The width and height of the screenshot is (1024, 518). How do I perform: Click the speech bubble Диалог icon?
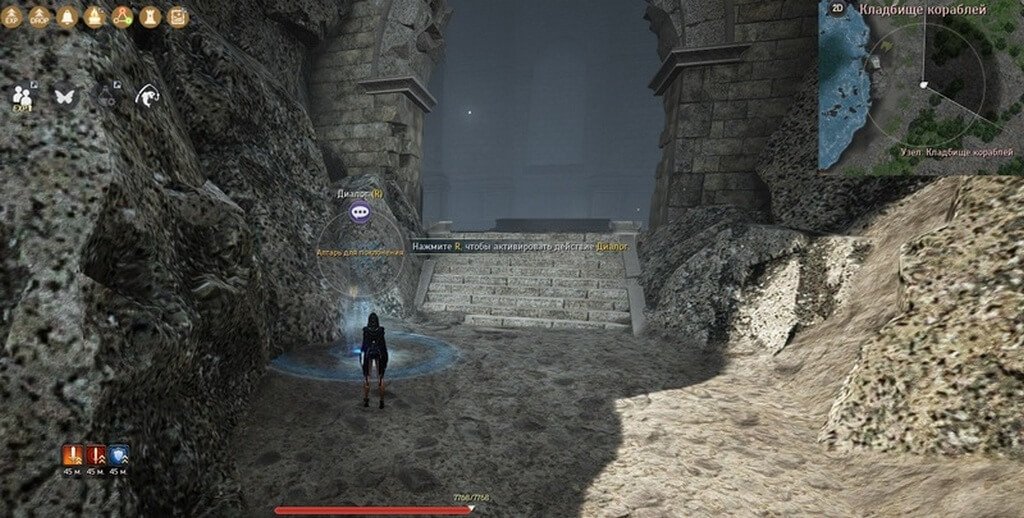point(360,211)
